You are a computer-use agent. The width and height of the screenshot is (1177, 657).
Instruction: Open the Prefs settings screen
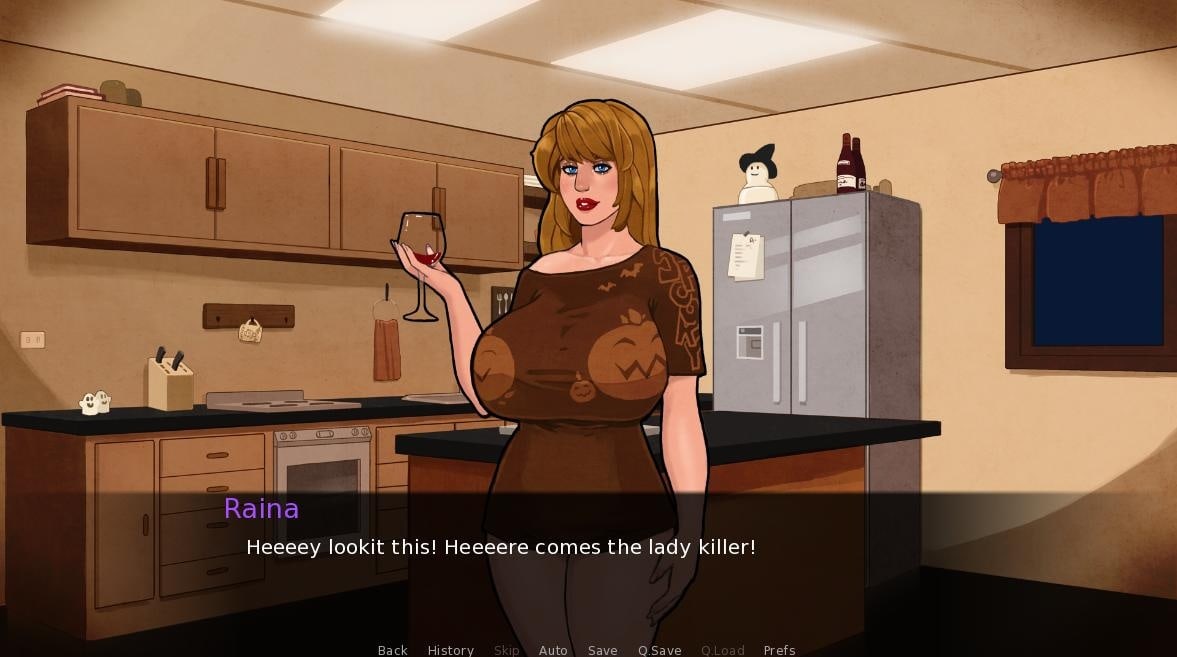tap(779, 650)
